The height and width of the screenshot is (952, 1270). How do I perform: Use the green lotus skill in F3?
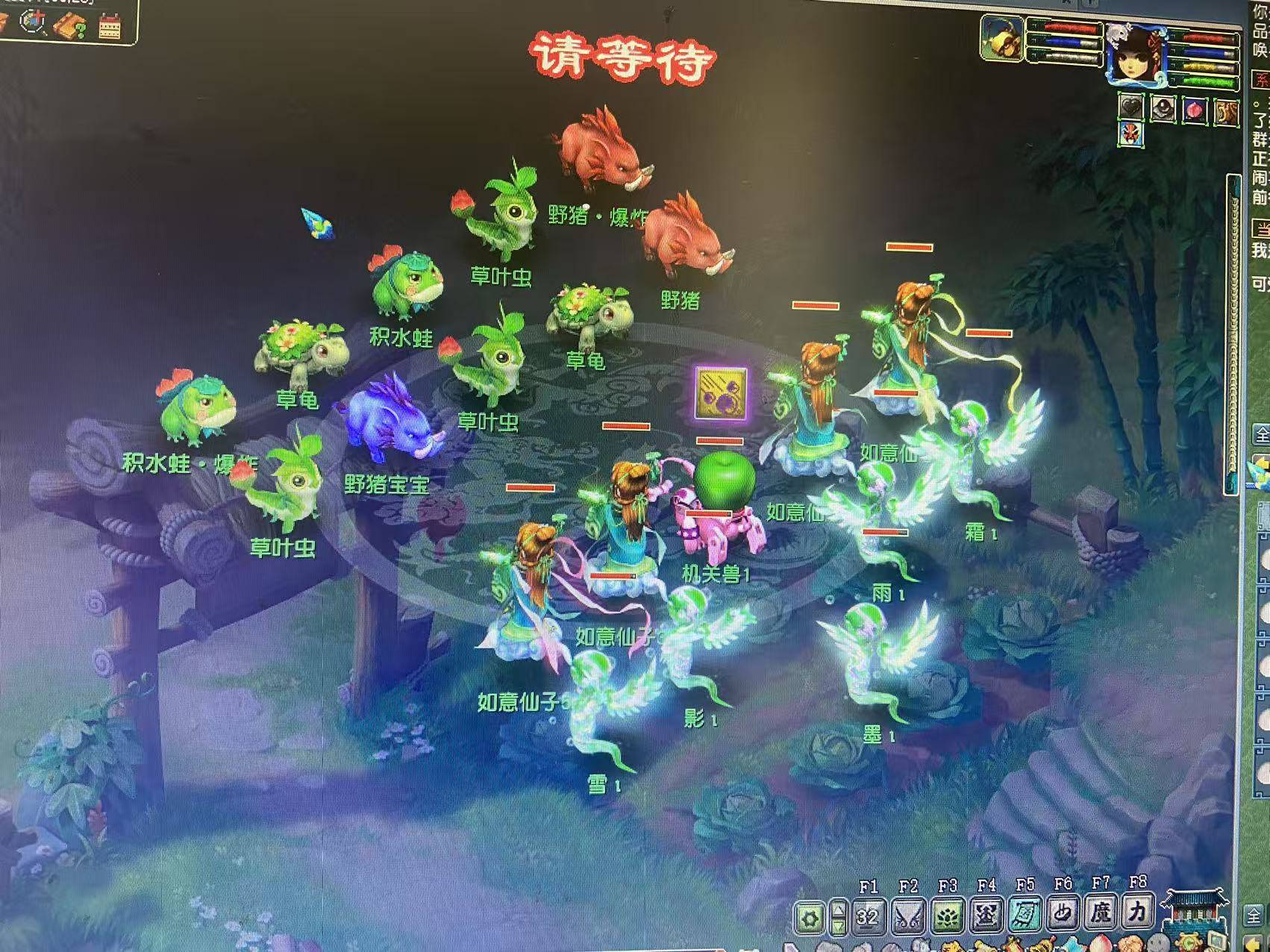[x=948, y=915]
